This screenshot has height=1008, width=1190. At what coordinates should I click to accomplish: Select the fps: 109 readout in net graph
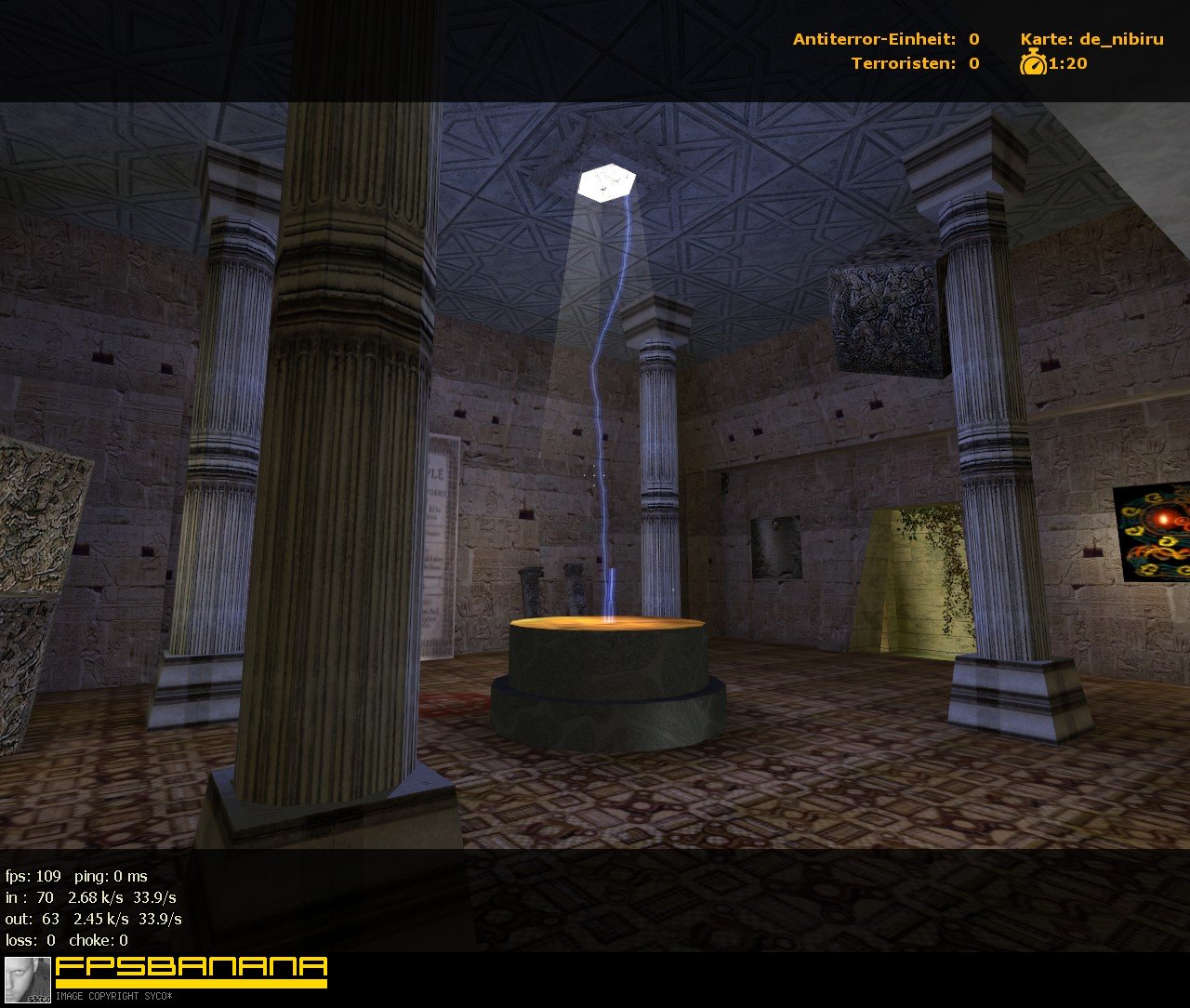(x=31, y=875)
